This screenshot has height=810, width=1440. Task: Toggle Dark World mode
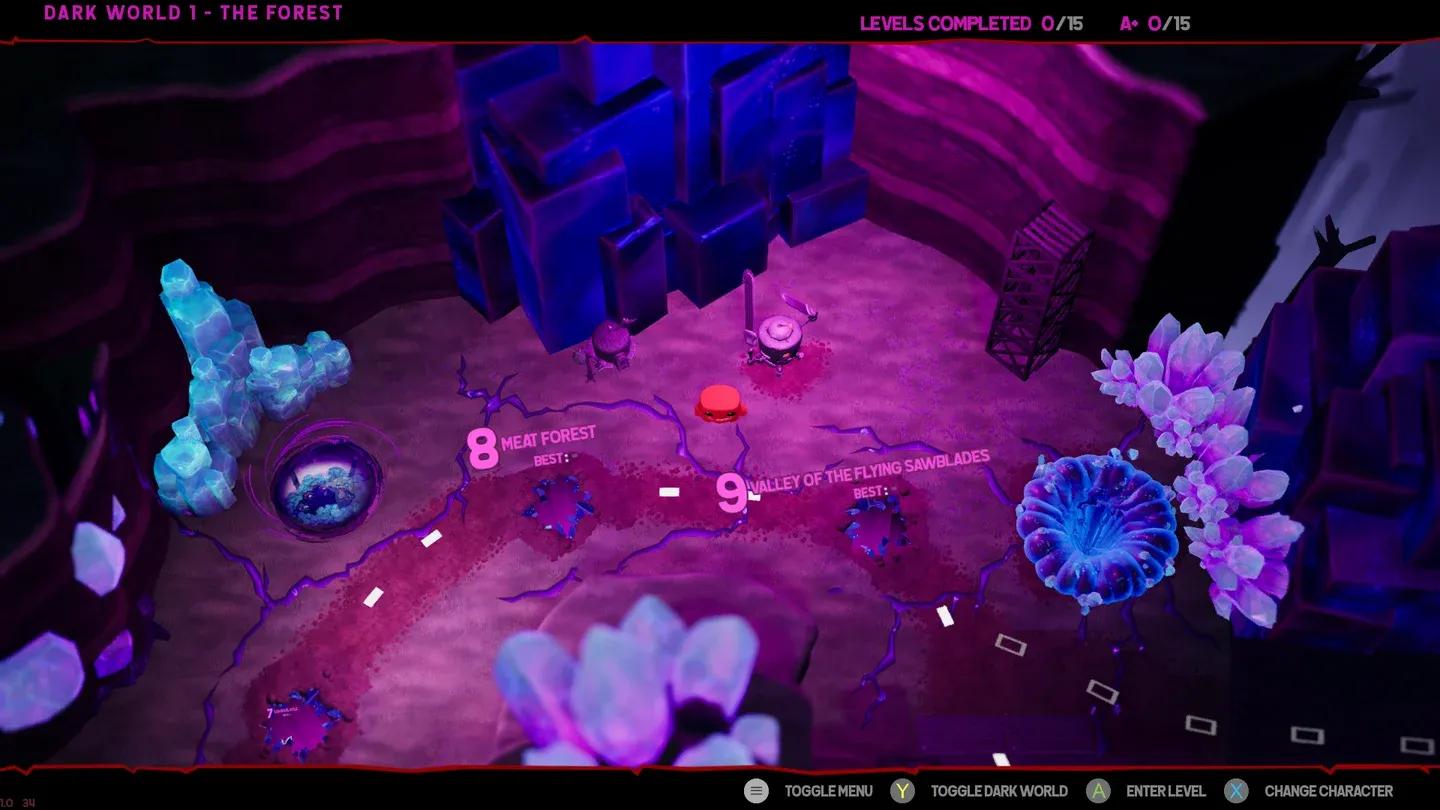point(902,790)
